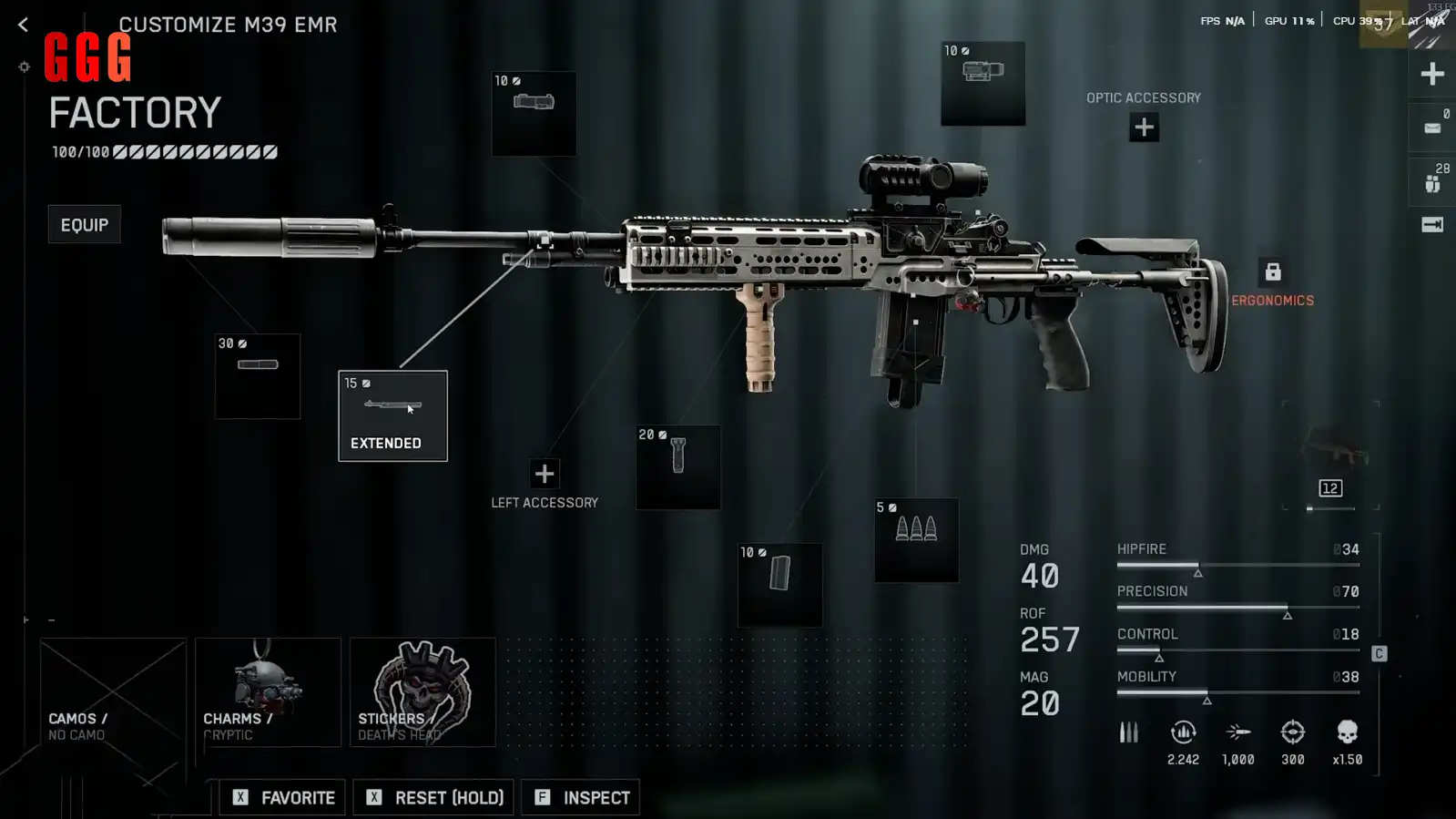The height and width of the screenshot is (819, 1456).
Task: Equip the Factory weapon build
Action: (x=84, y=224)
